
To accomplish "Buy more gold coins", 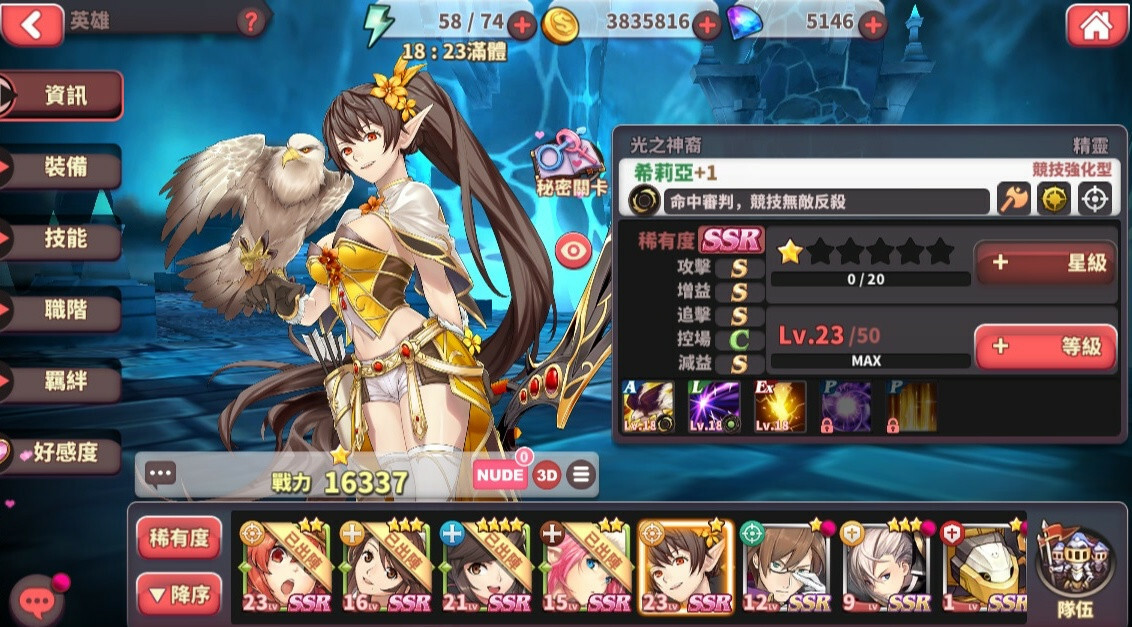I will coord(706,26).
